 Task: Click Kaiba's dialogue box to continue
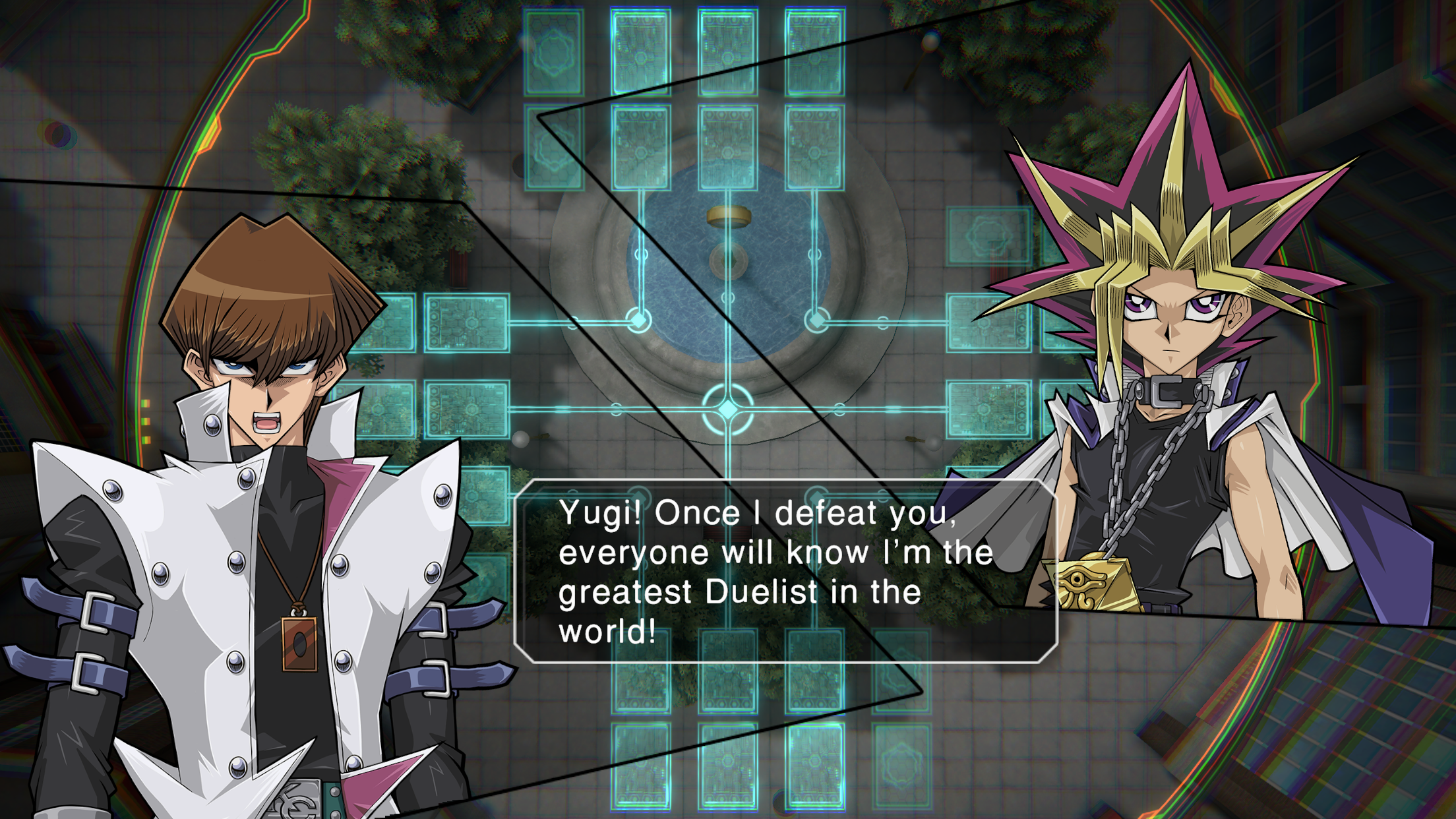pyautogui.click(x=785, y=571)
